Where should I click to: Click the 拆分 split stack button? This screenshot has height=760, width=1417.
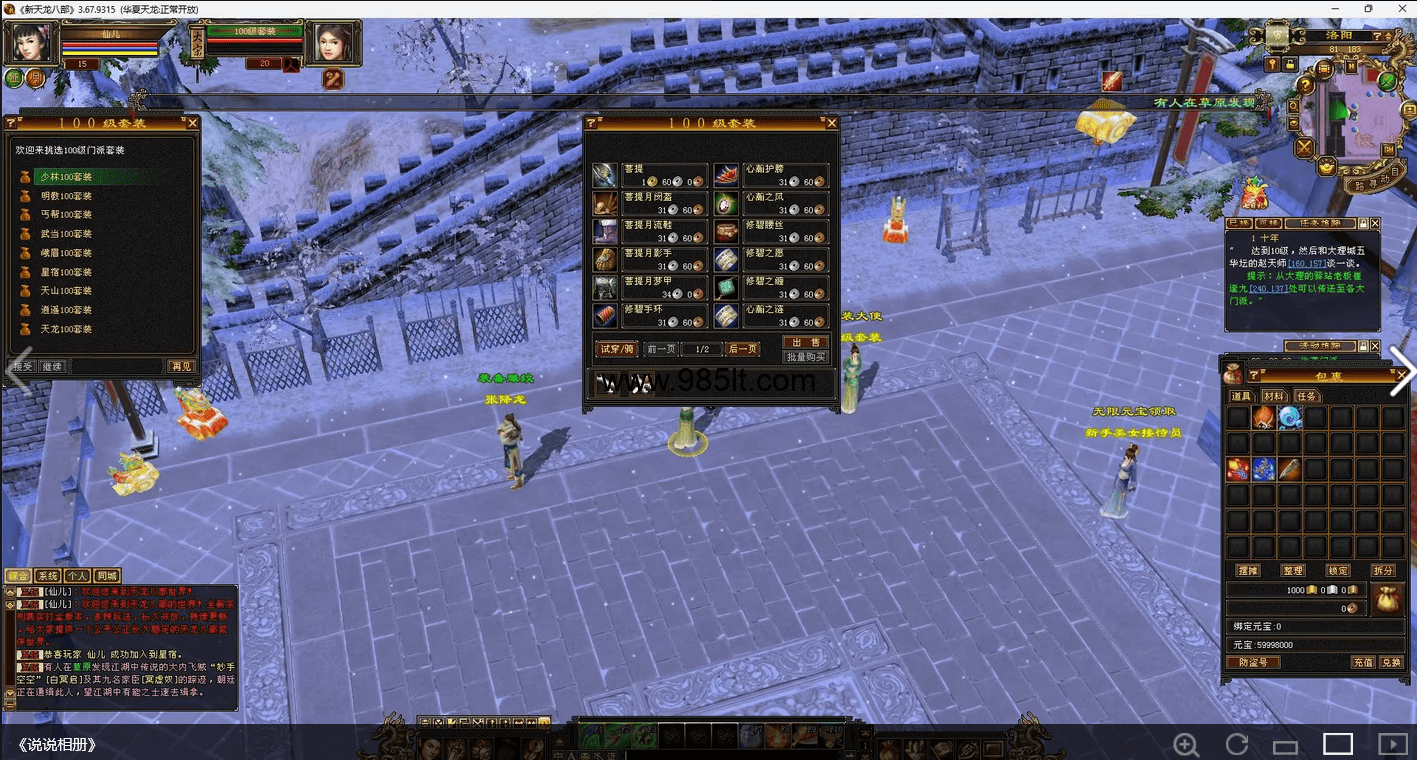1383,570
